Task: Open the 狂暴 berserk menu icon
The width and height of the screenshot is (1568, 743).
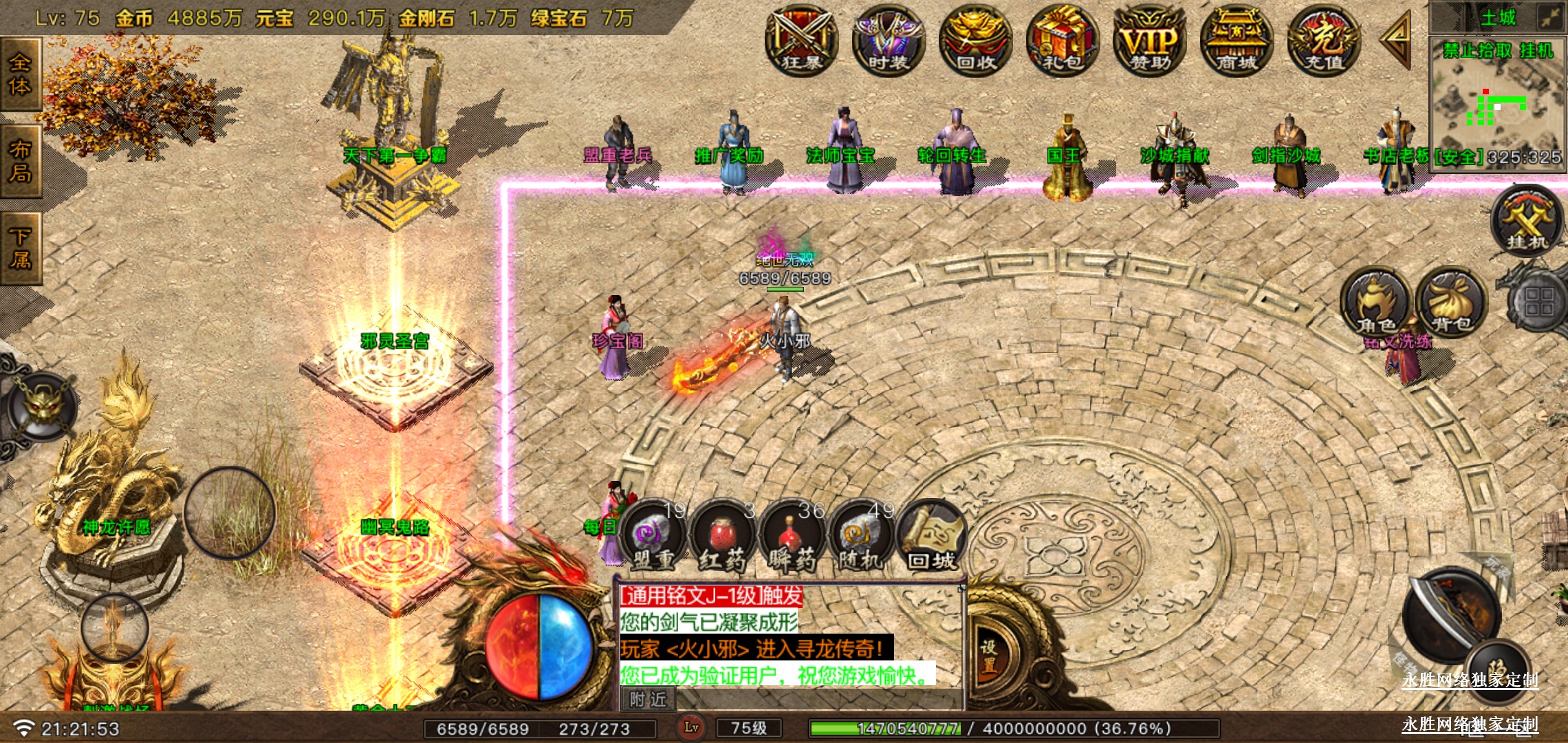Action: click(801, 40)
